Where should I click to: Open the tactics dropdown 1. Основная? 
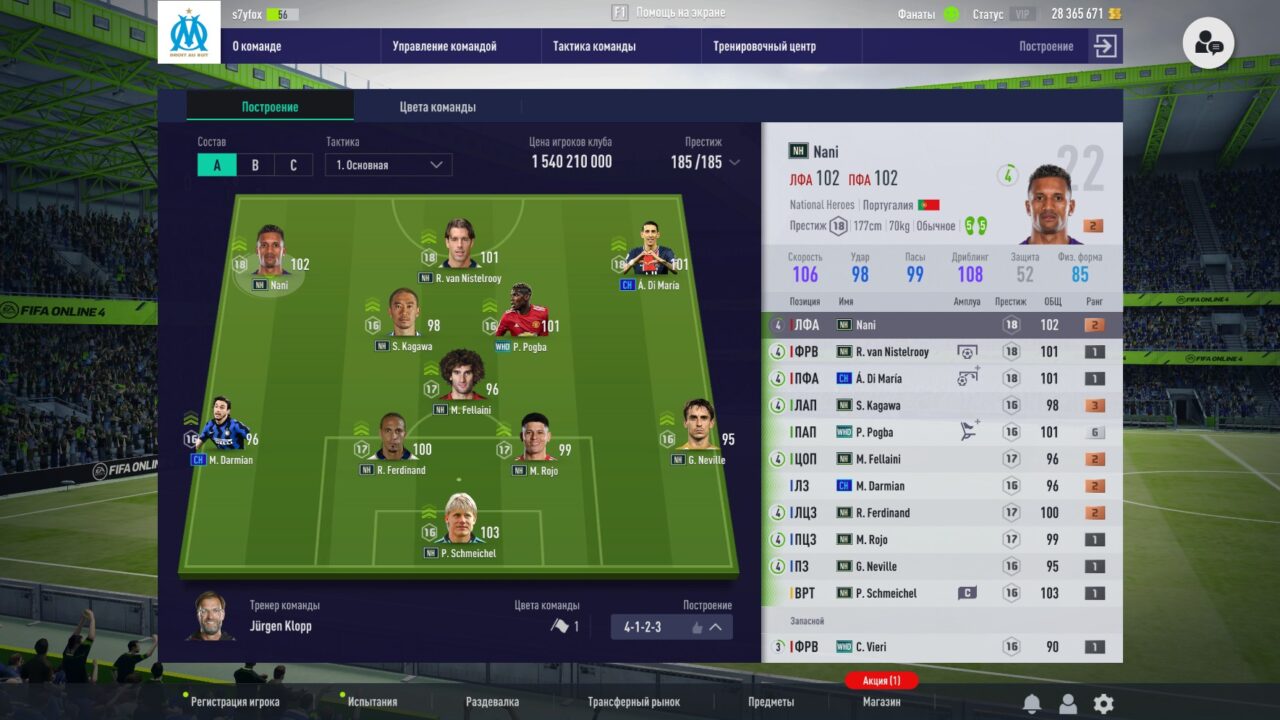click(388, 164)
